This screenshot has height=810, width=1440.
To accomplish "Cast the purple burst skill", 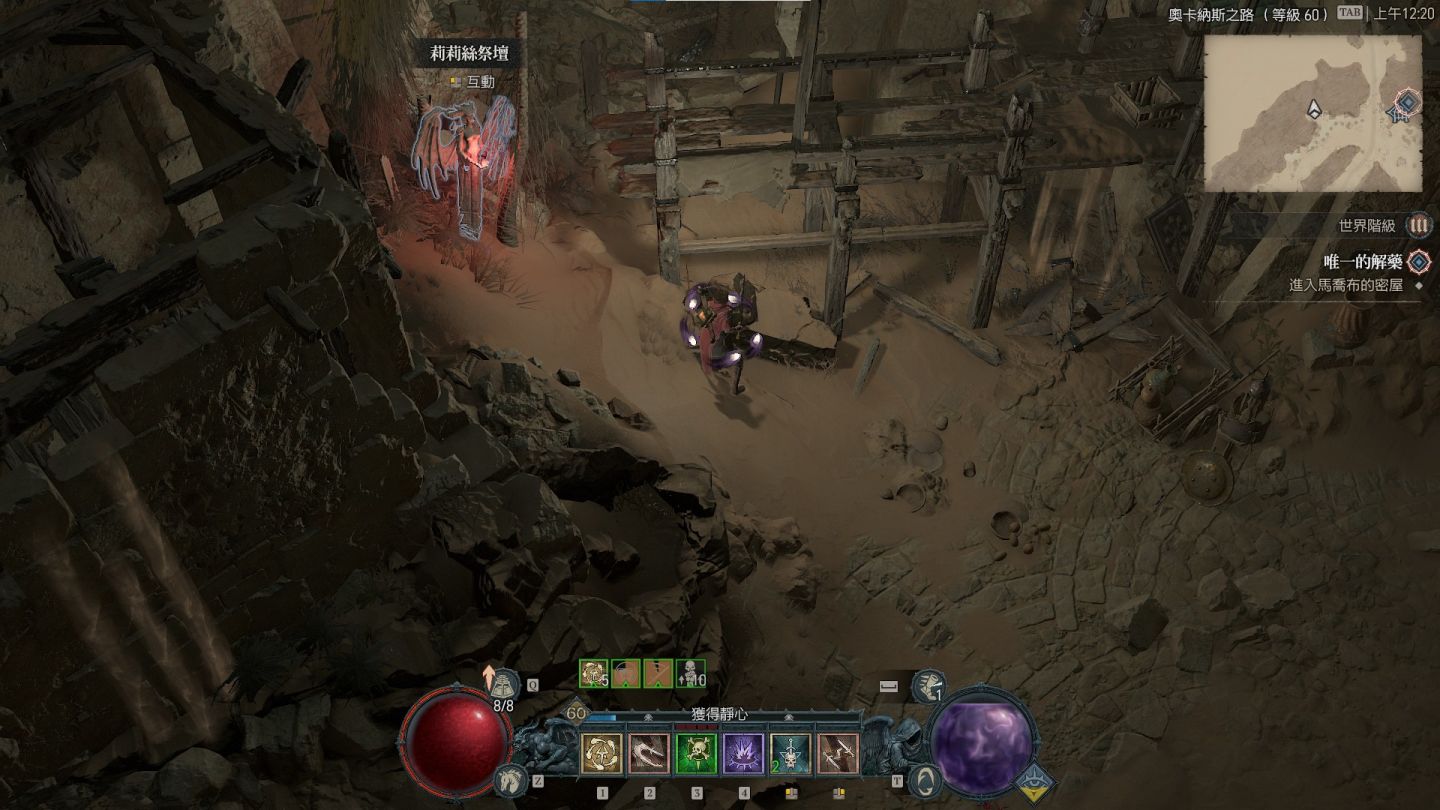I will (743, 754).
